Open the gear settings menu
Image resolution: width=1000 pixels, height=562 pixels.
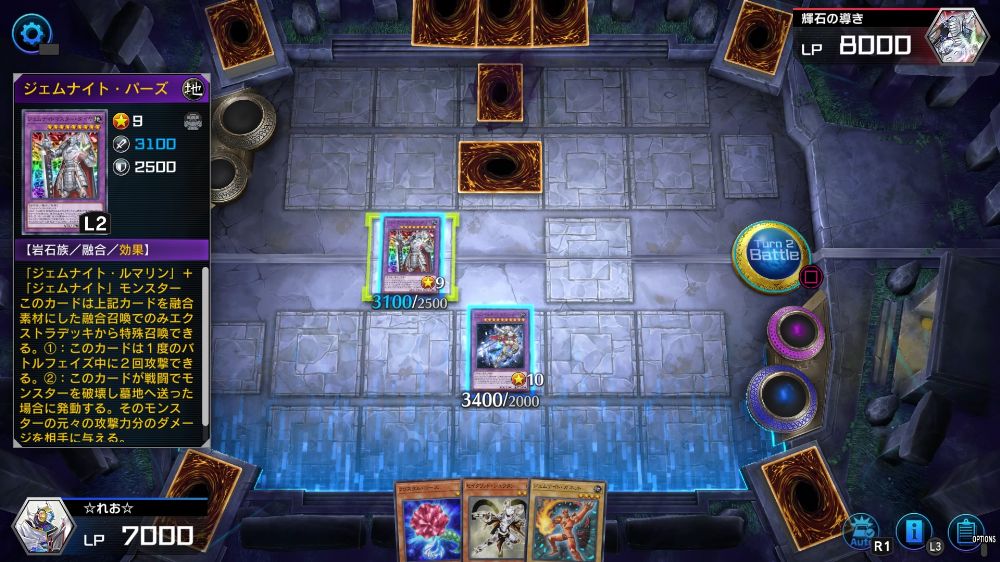point(30,32)
